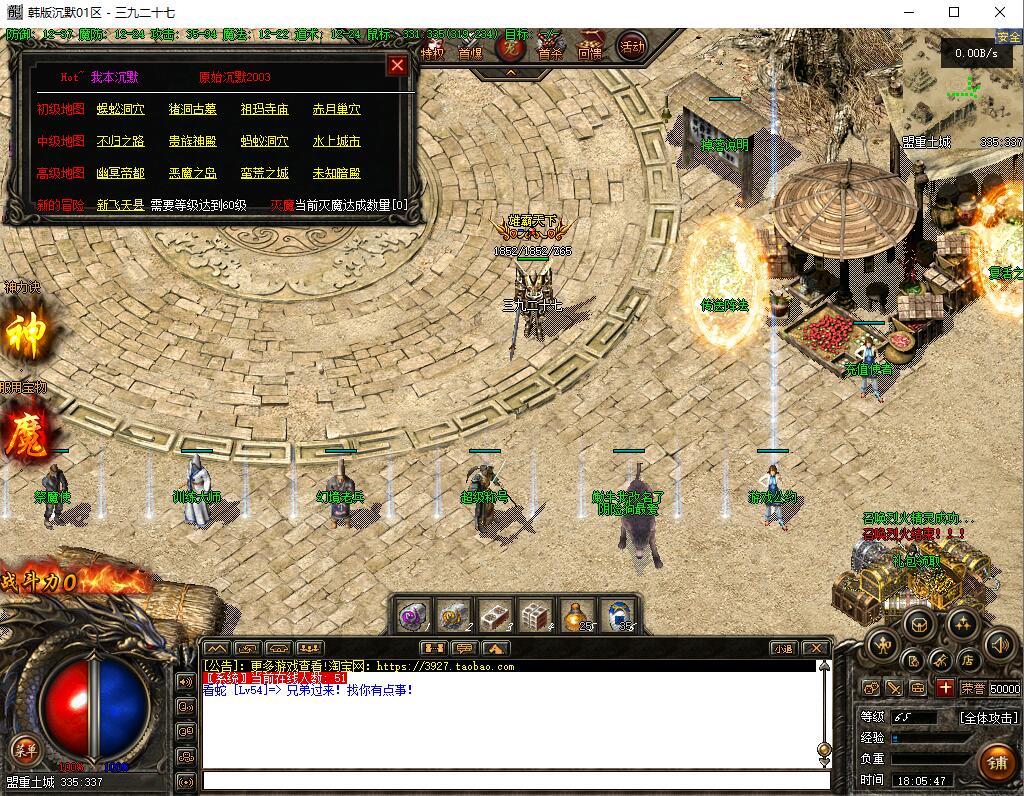The width and height of the screenshot is (1024, 796).
Task: Click the 小退 logout button
Action: 783,648
